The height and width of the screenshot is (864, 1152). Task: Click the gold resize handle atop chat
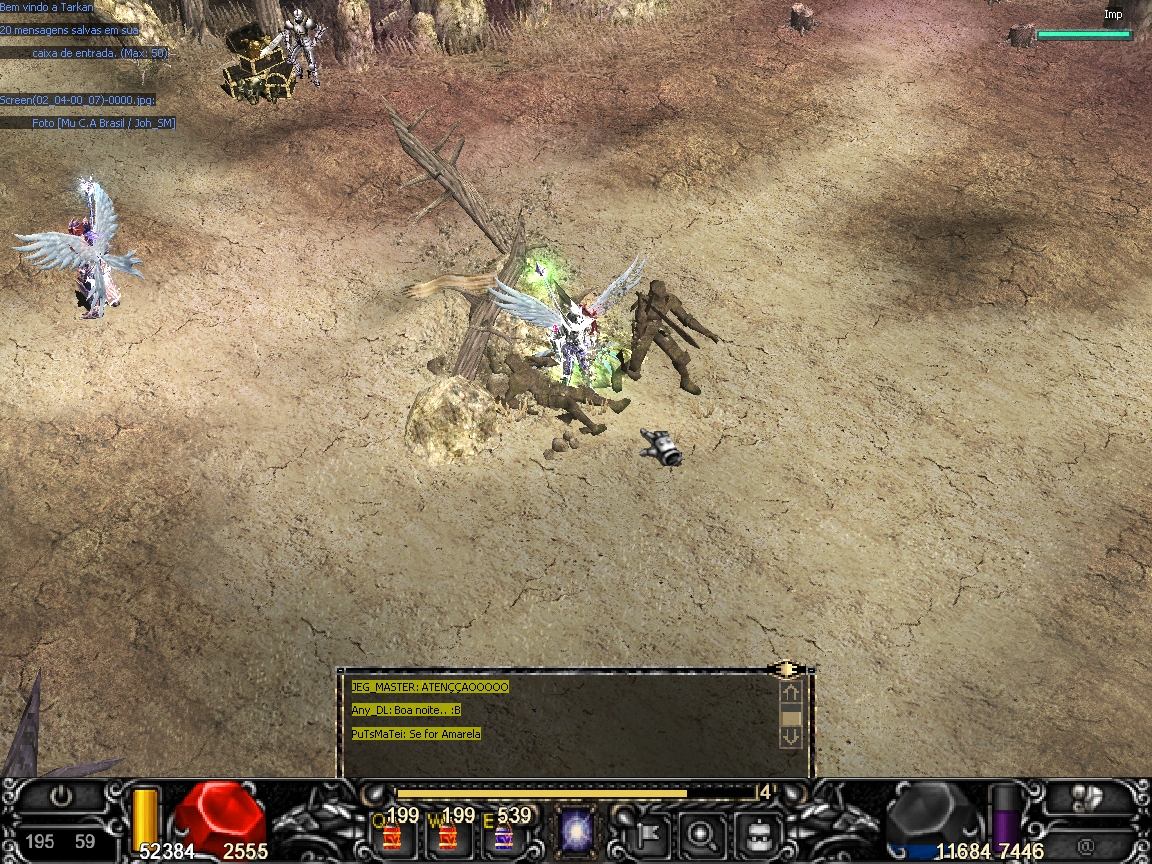click(786, 668)
